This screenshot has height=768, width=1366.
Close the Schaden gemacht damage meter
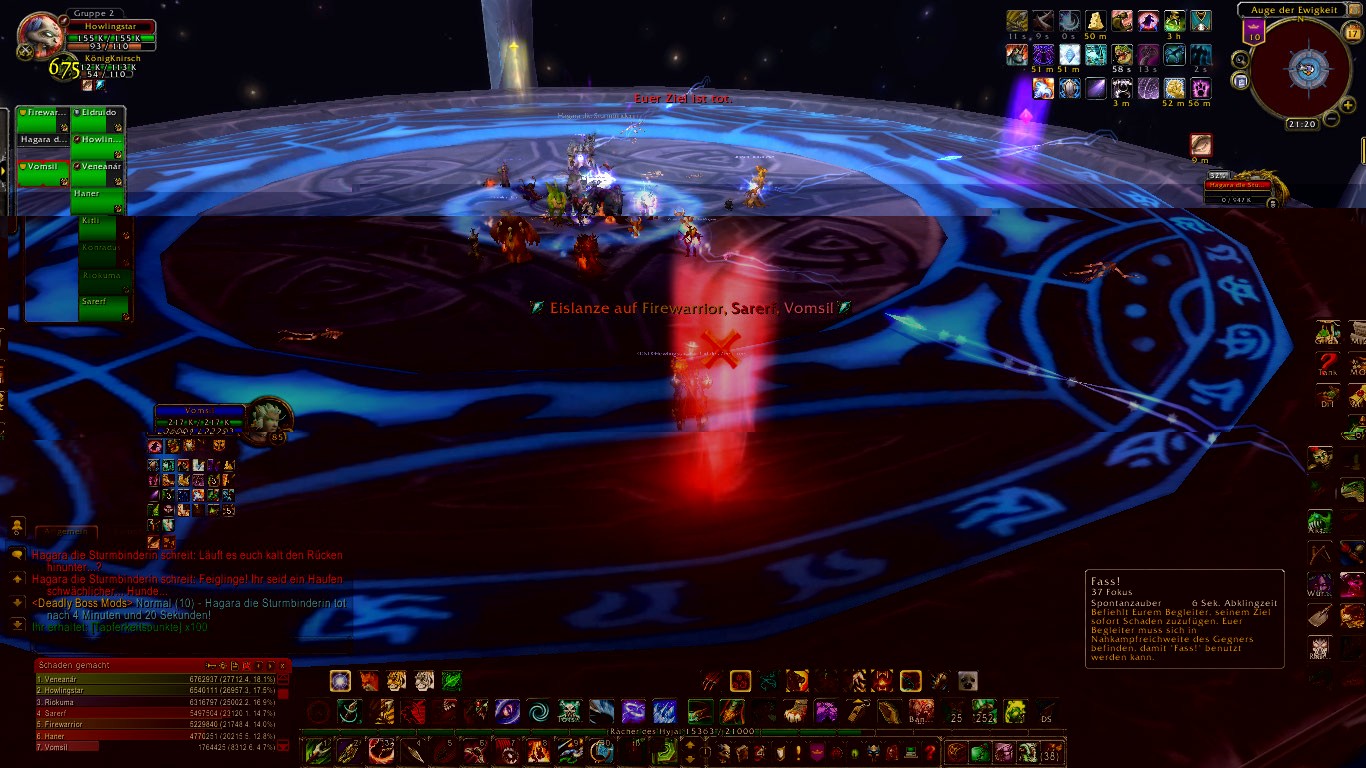click(283, 665)
